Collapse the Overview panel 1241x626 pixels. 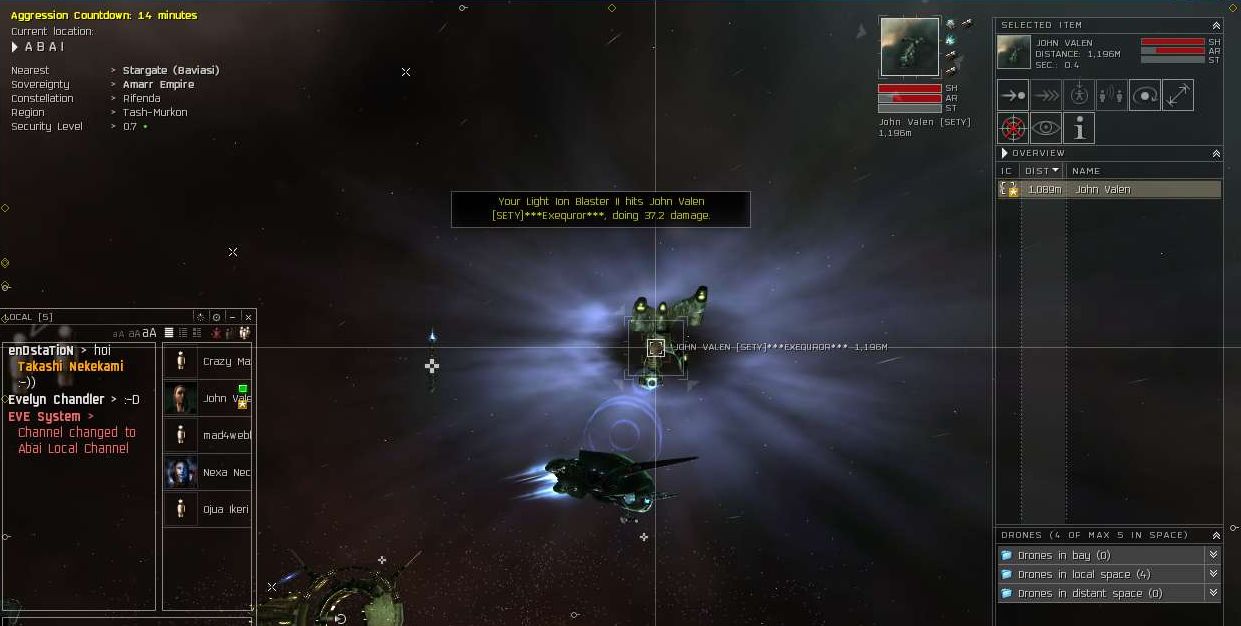[x=1216, y=153]
